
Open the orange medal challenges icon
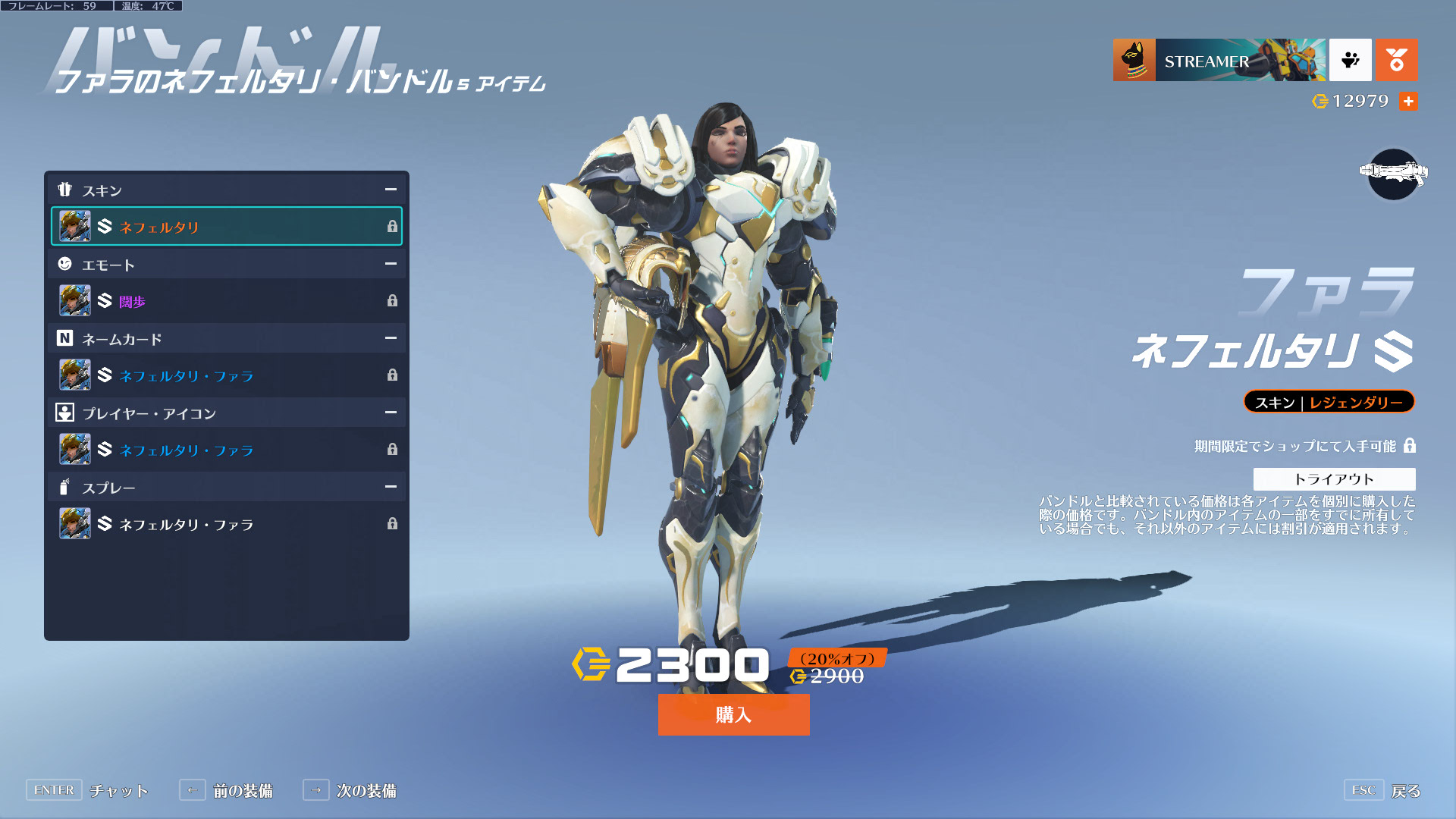pos(1396,61)
